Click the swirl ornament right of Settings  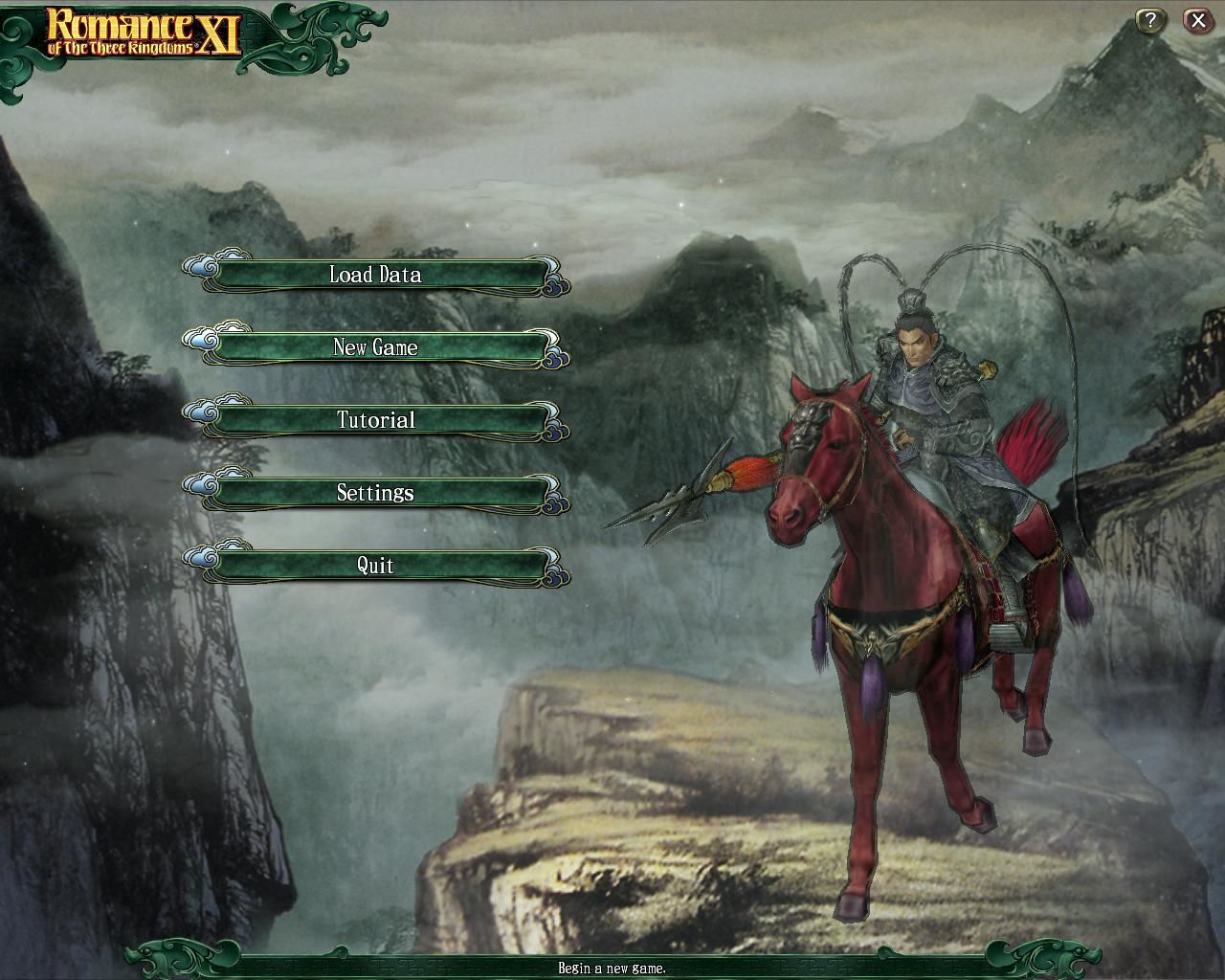553,501
